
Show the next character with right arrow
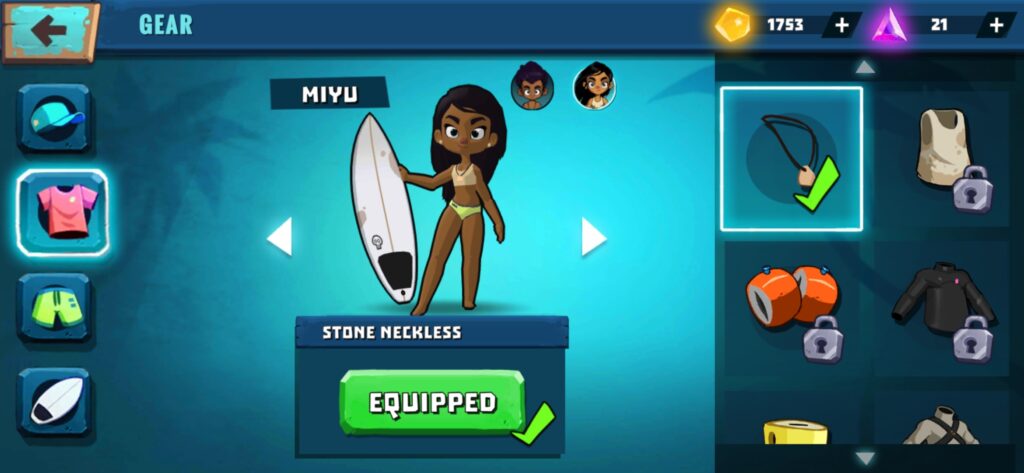click(593, 237)
